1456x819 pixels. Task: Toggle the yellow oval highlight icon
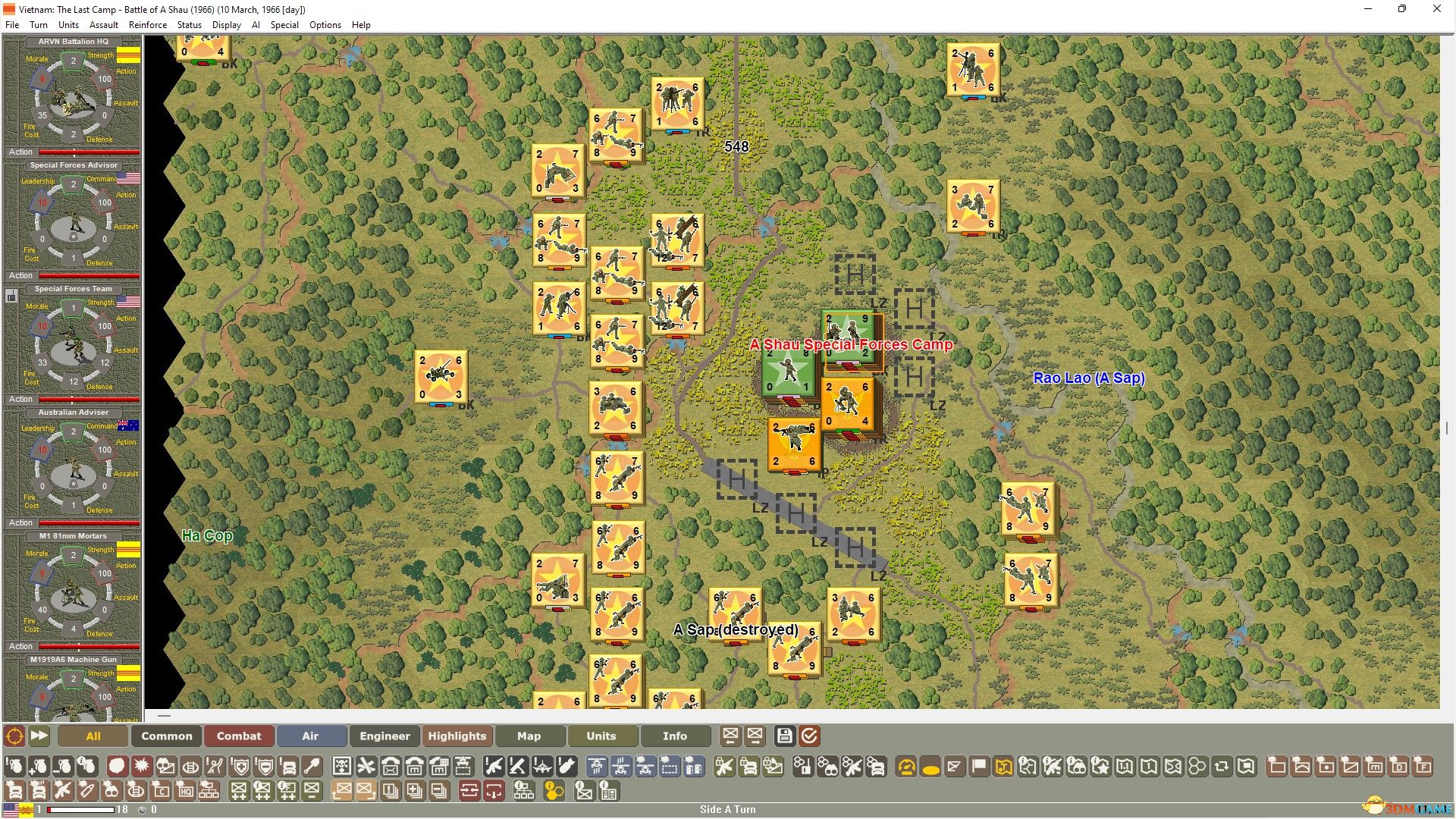(x=930, y=767)
